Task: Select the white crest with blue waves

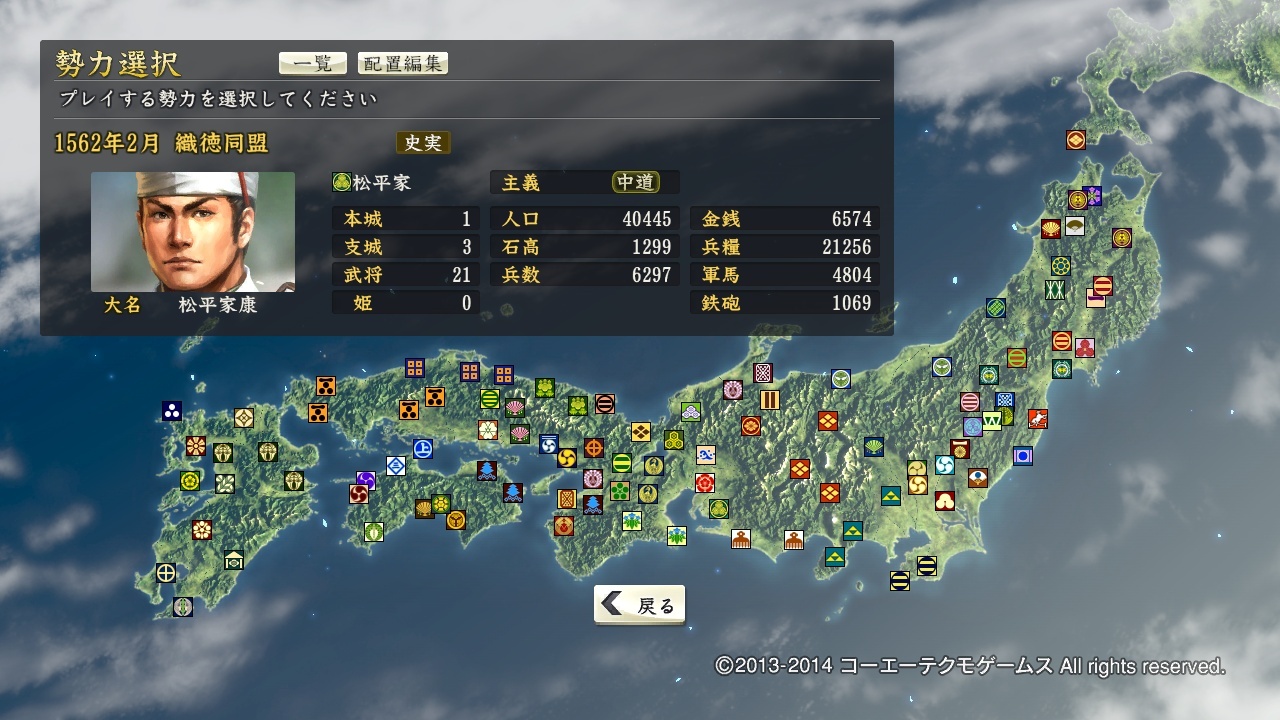Action: pyautogui.click(x=706, y=455)
